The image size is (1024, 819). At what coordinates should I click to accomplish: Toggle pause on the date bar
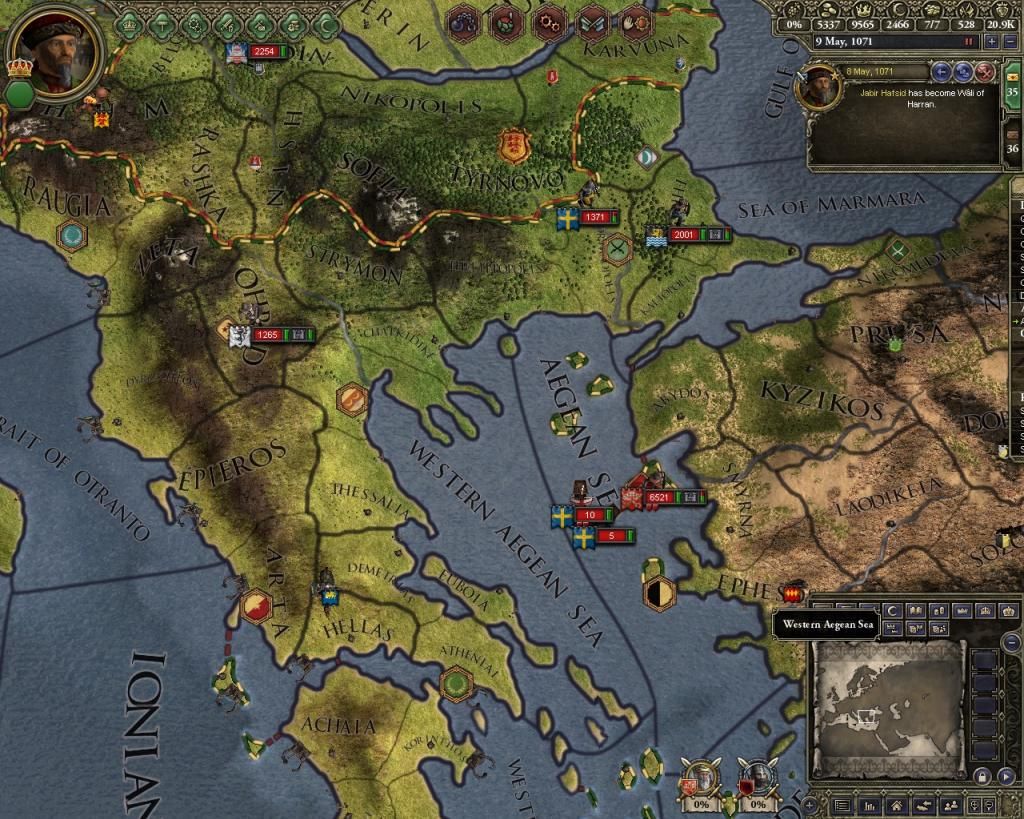pos(968,42)
